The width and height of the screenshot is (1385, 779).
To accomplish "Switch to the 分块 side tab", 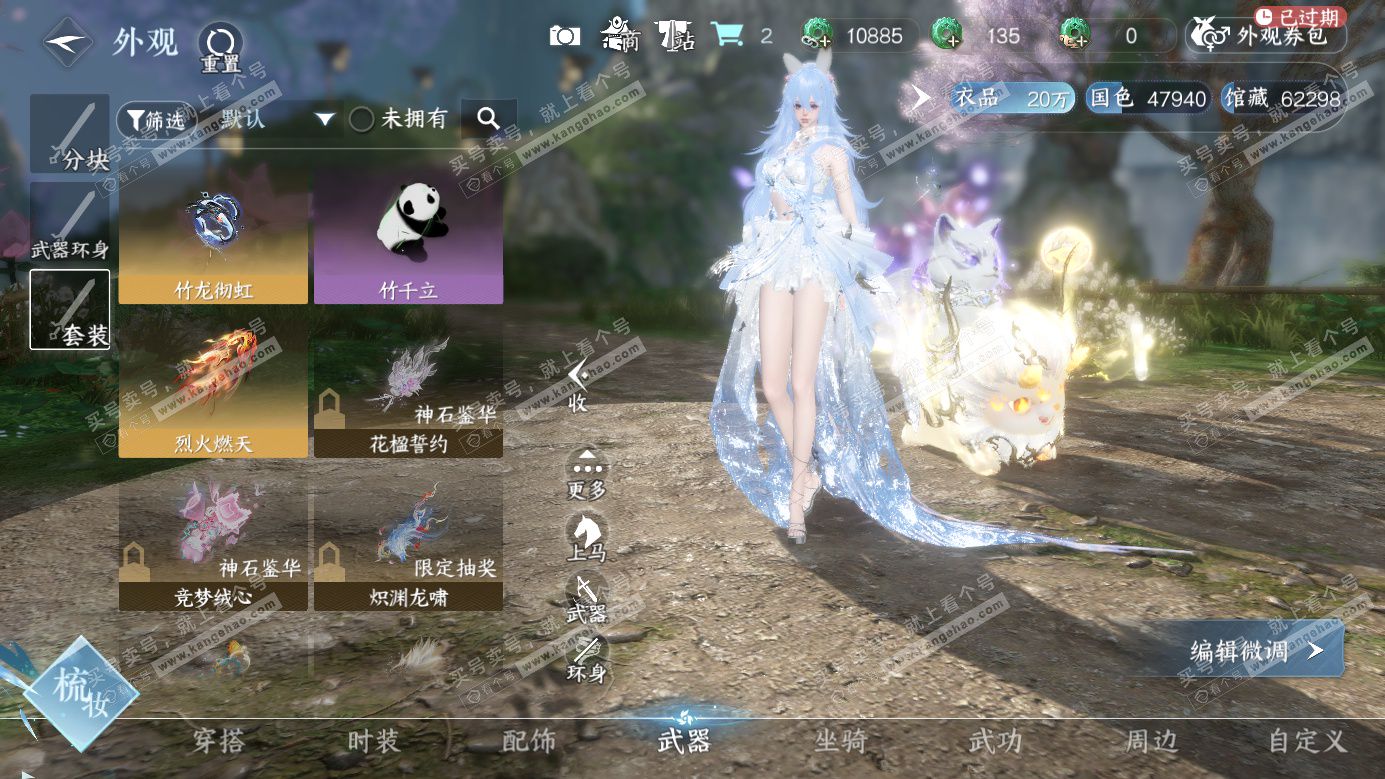I will (70, 134).
